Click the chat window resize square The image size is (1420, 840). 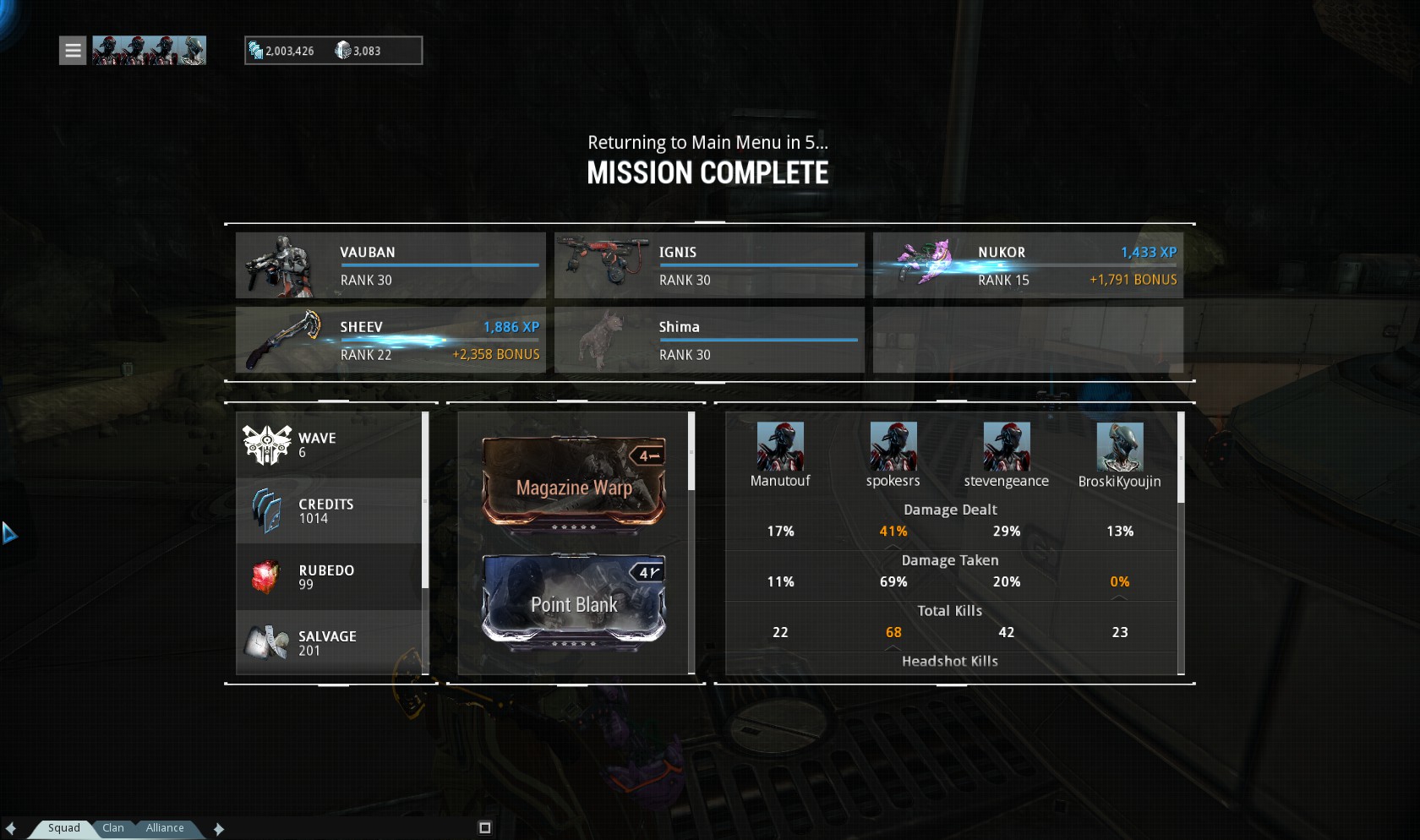pyautogui.click(x=484, y=828)
